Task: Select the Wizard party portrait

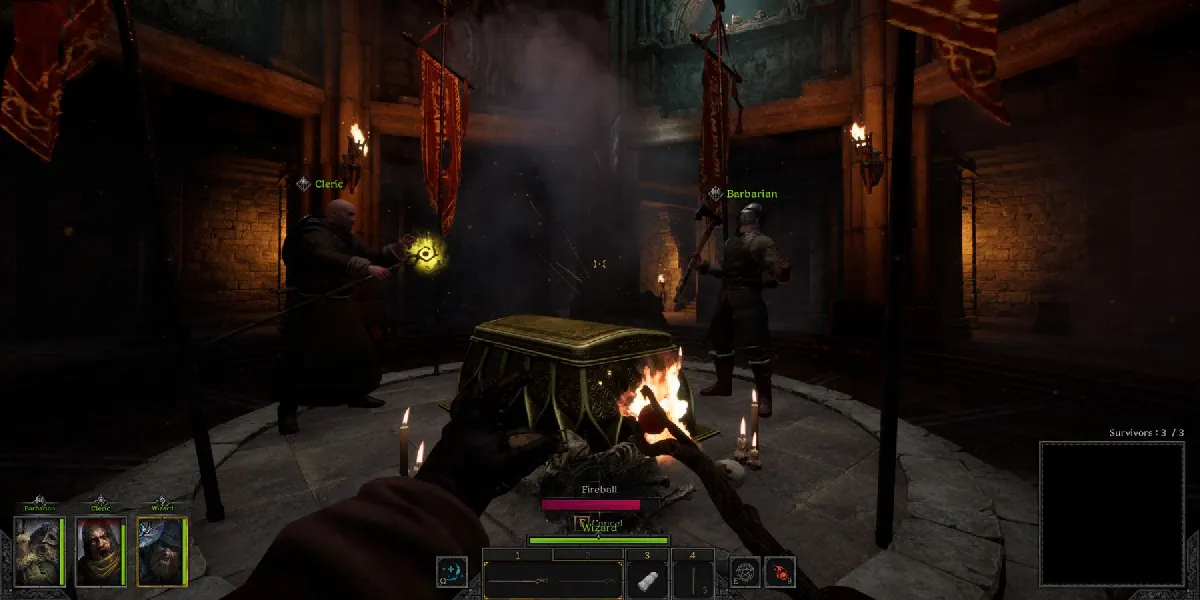Action: pos(161,551)
